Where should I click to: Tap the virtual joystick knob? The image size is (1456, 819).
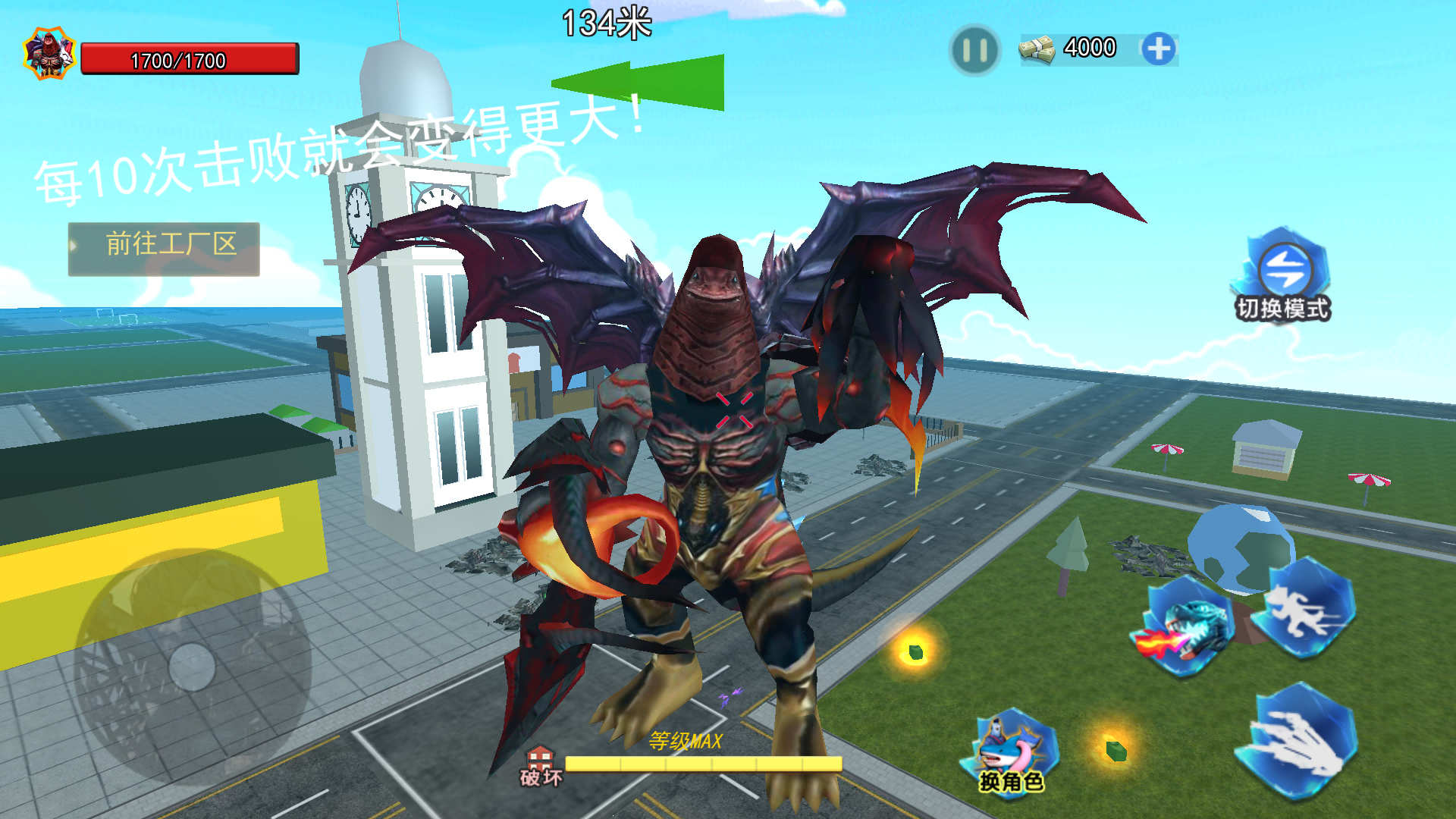click(x=192, y=667)
